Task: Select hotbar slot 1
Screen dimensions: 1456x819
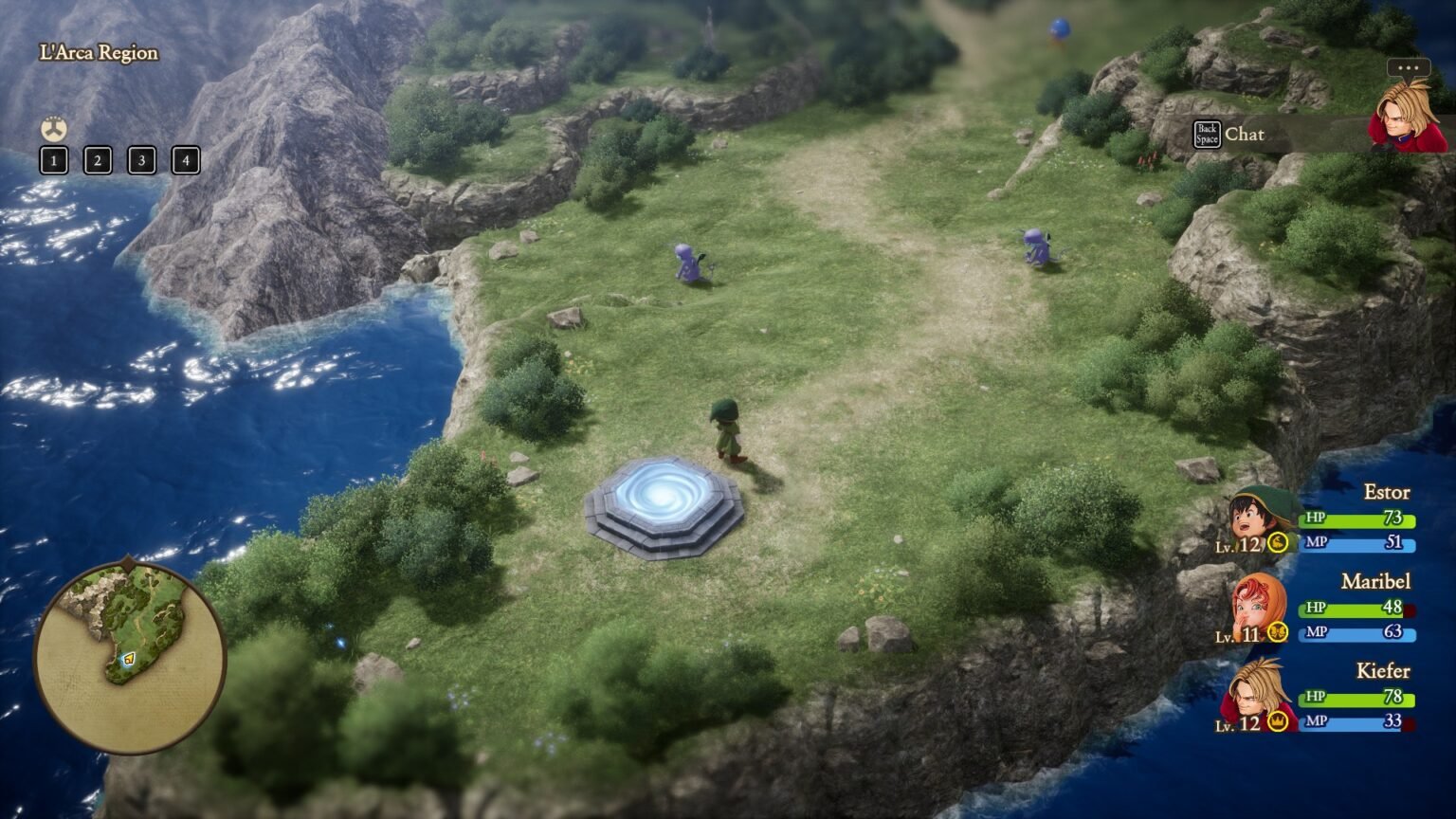Action: pyautogui.click(x=53, y=160)
